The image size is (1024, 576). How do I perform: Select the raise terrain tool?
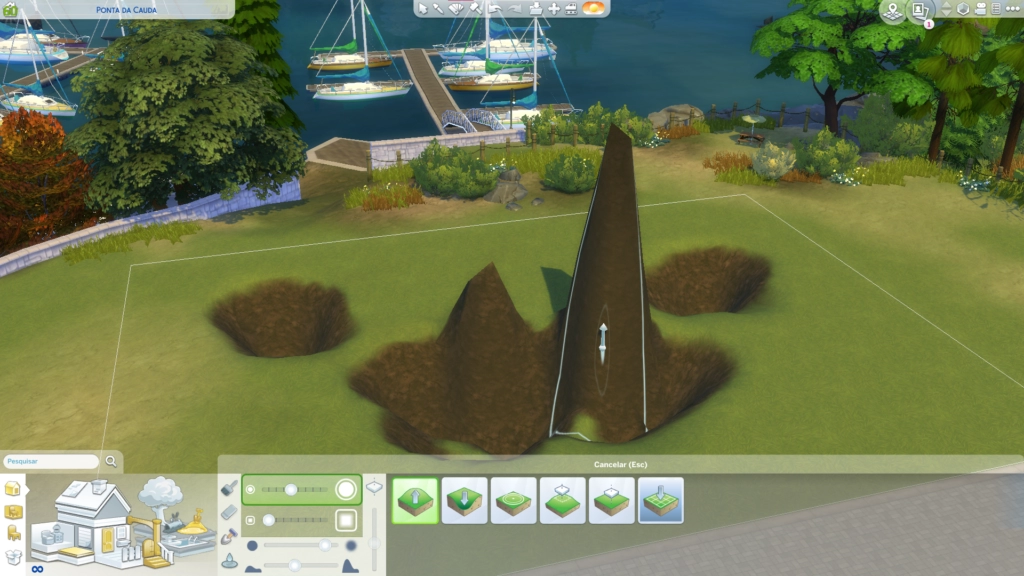coord(415,500)
